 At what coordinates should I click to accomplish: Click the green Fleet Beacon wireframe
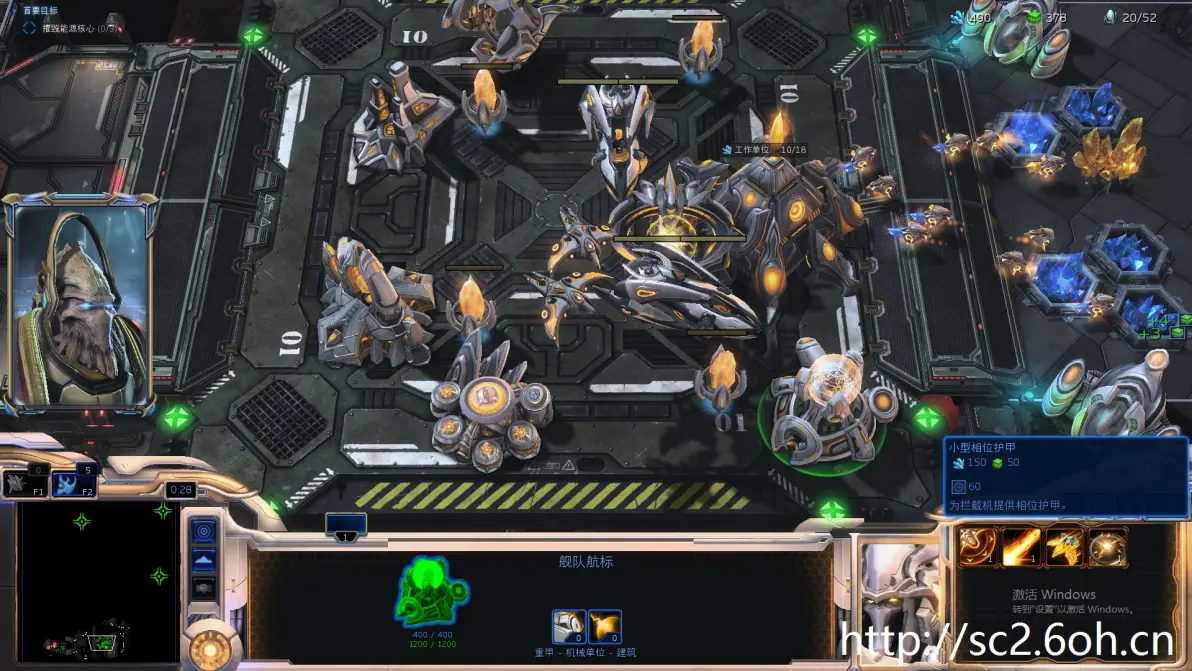pos(432,592)
